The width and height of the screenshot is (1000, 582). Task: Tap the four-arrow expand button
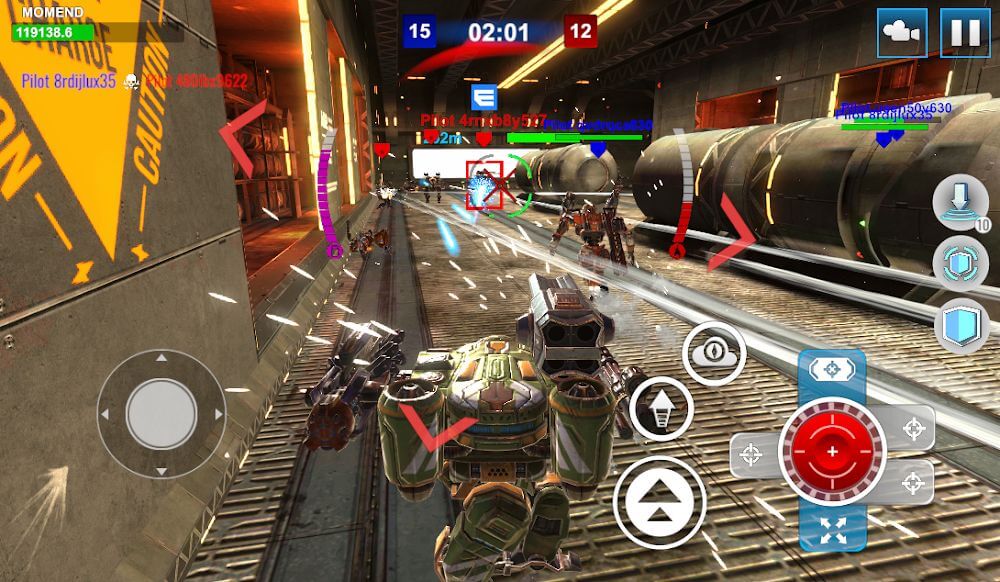click(832, 530)
